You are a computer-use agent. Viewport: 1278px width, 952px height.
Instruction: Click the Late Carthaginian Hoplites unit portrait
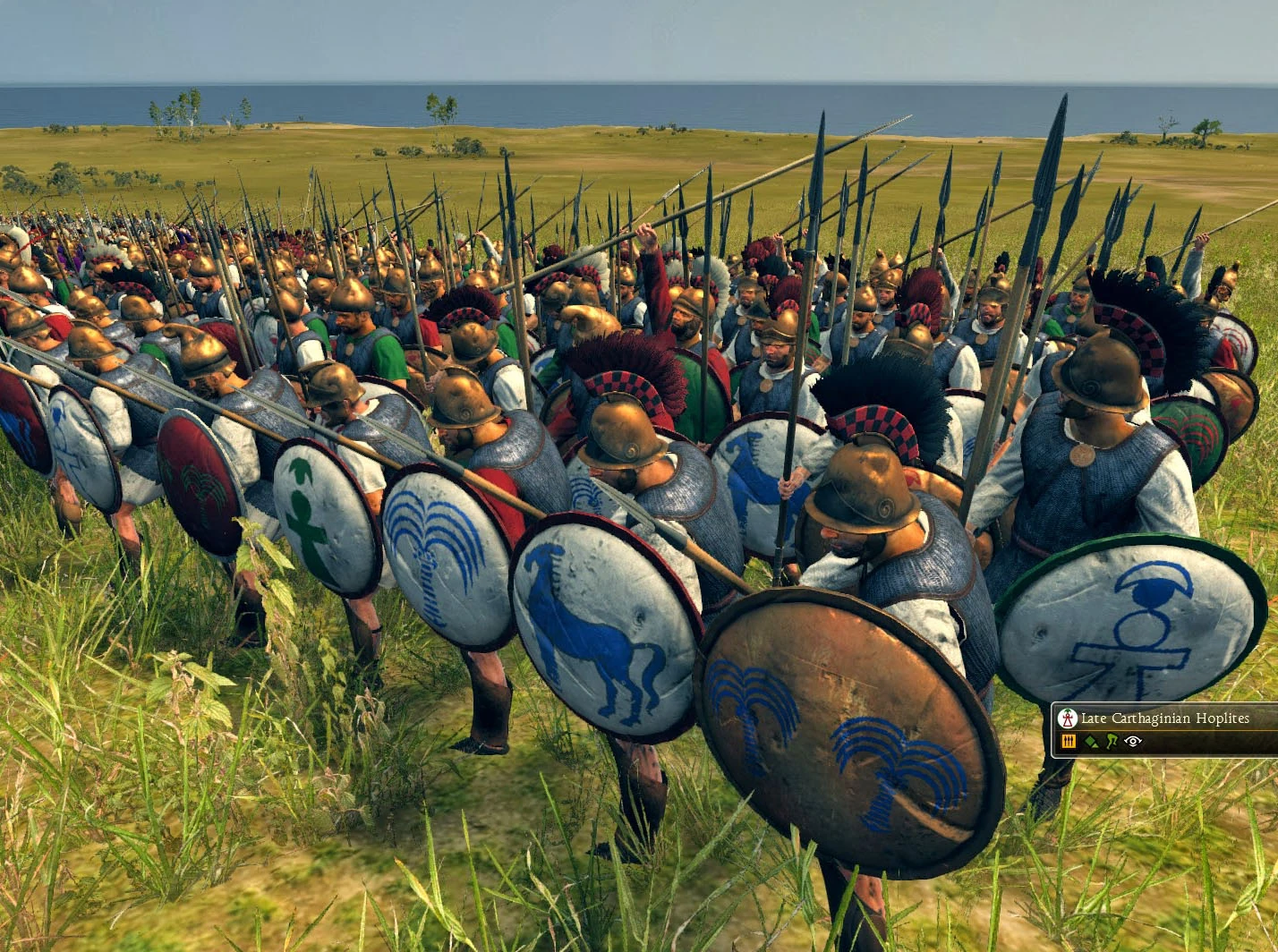[x=1068, y=718]
